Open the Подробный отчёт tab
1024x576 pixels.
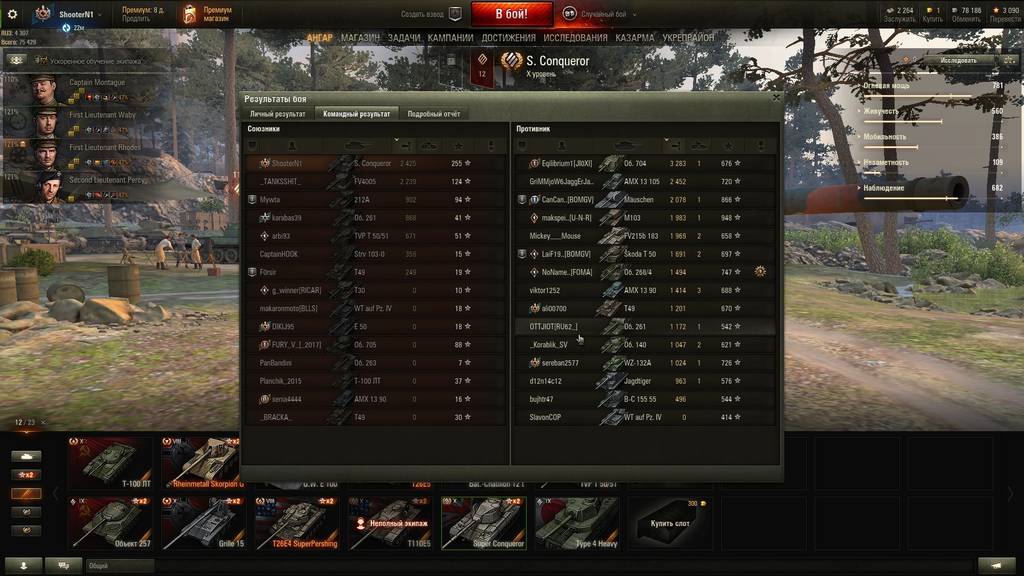tap(434, 114)
